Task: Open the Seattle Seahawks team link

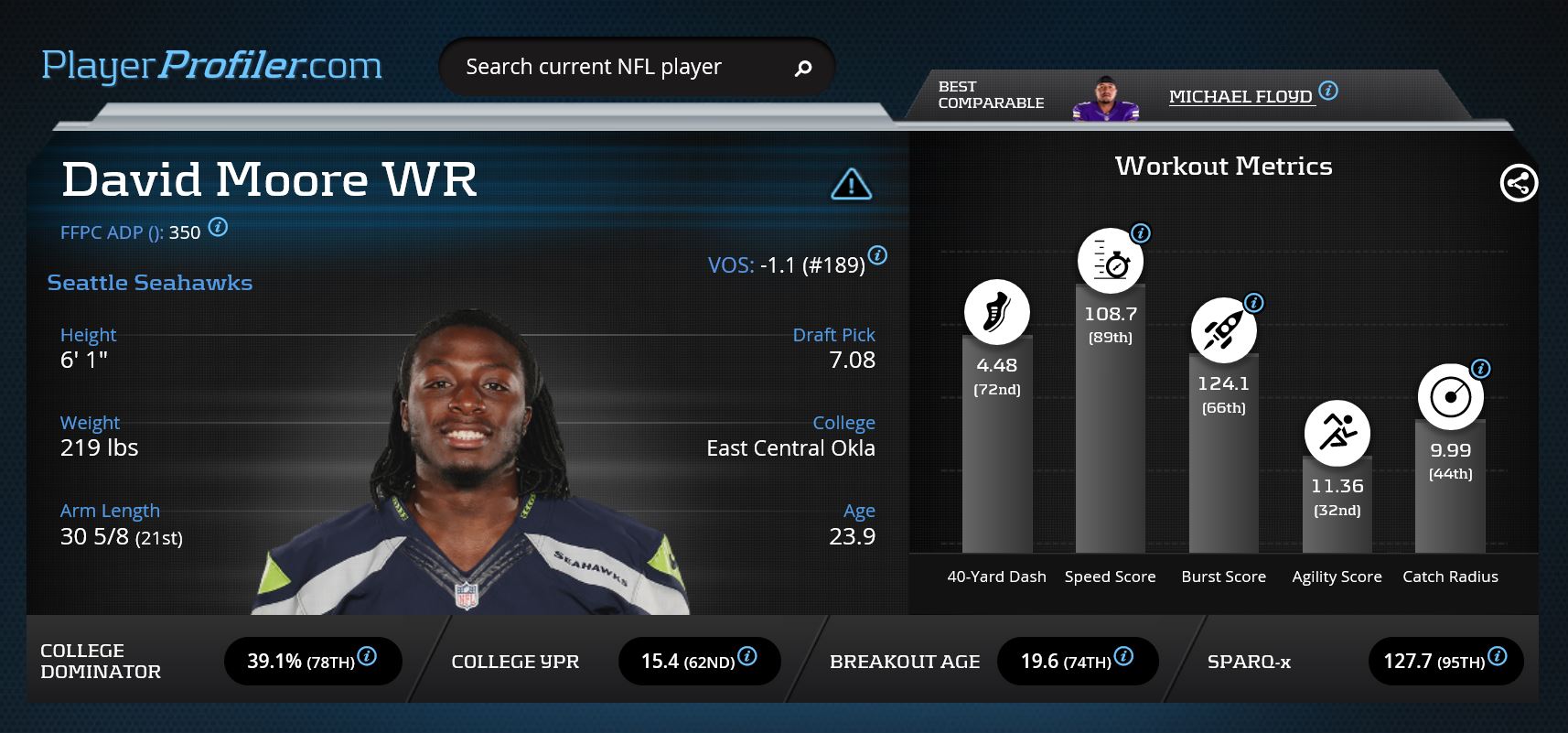Action: 150,283
